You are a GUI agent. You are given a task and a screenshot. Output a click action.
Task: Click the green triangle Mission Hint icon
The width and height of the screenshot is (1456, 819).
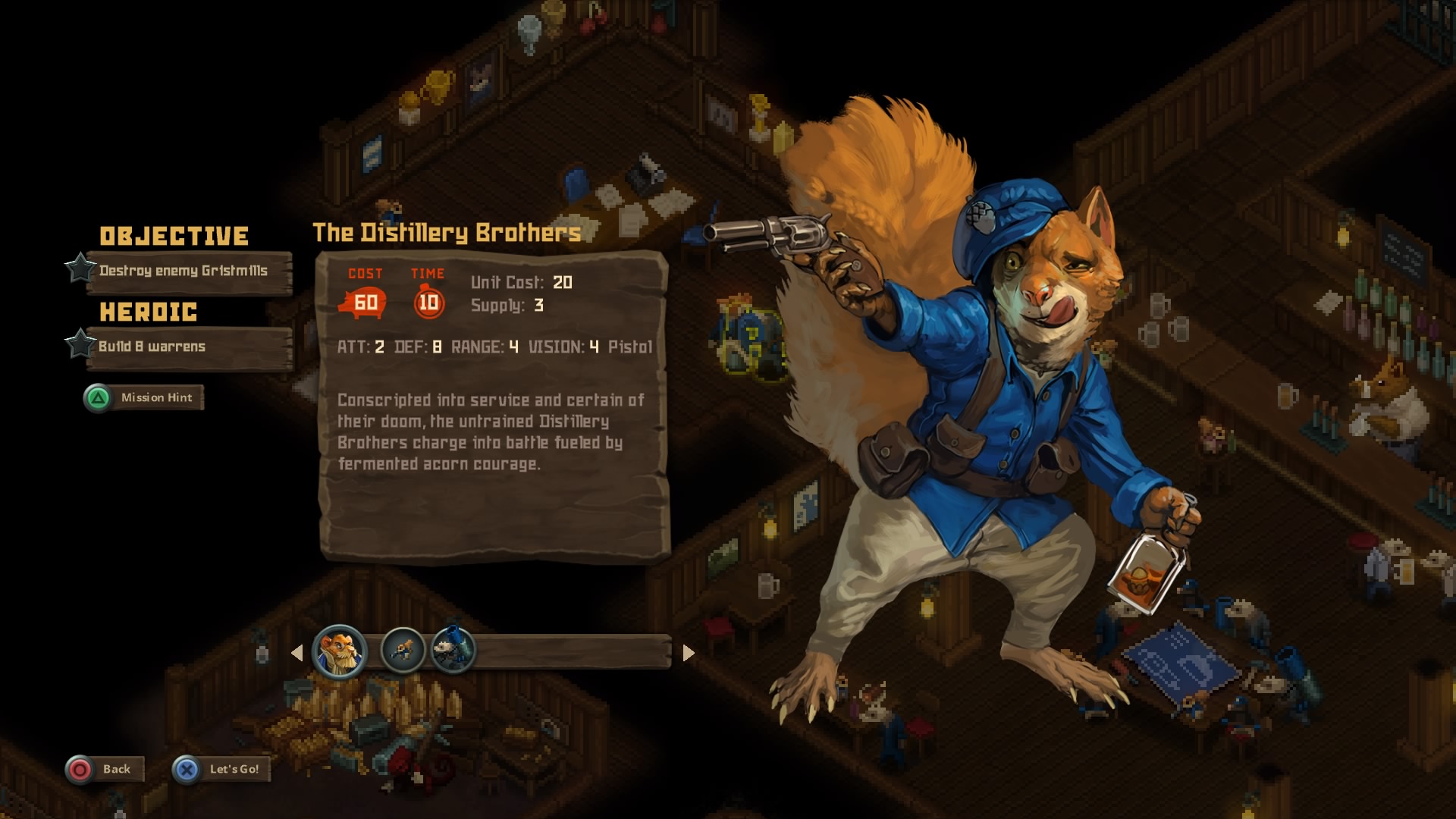[x=96, y=397]
